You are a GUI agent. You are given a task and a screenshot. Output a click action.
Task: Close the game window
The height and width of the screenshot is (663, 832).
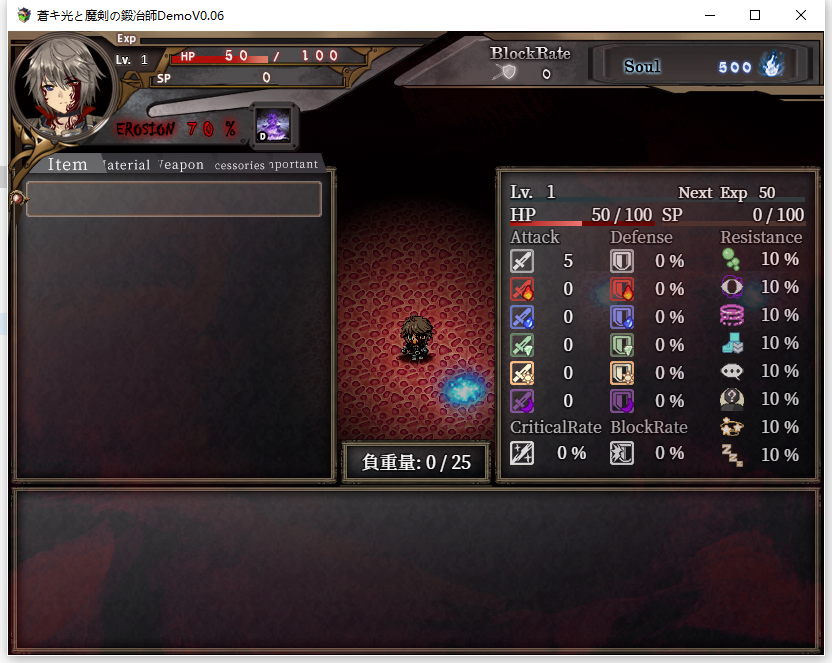click(801, 15)
